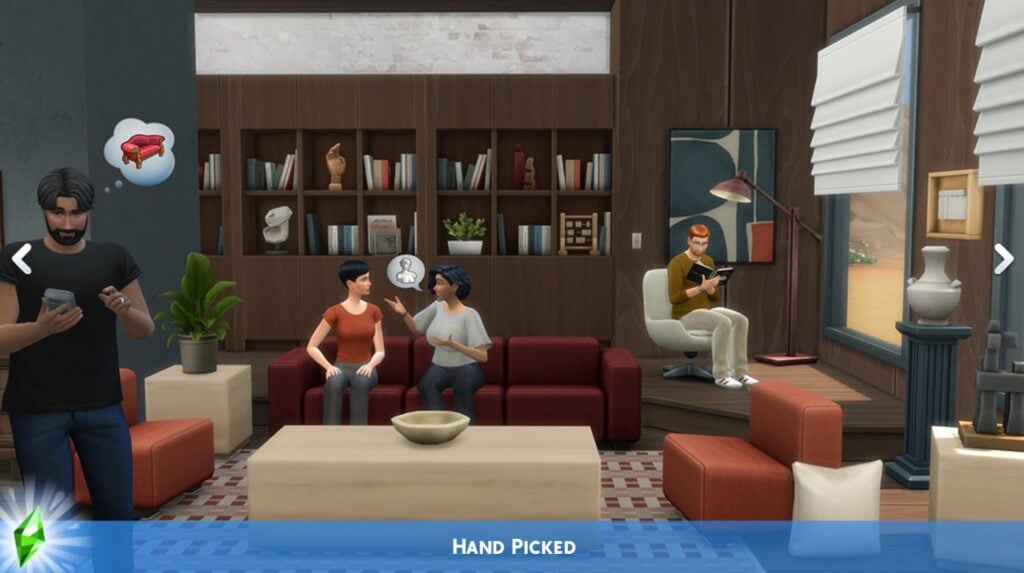Image resolution: width=1024 pixels, height=573 pixels.
Task: Advance to the next slide with right arrow
Action: [1003, 258]
